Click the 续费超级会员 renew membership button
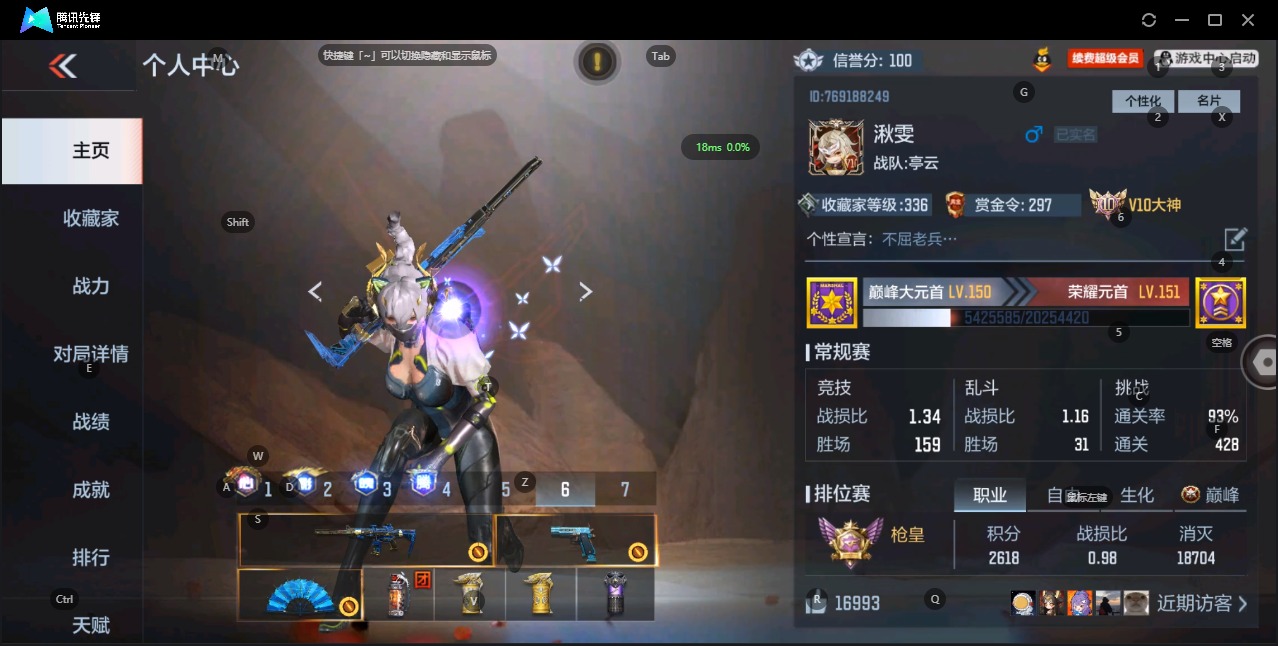 click(x=1105, y=59)
